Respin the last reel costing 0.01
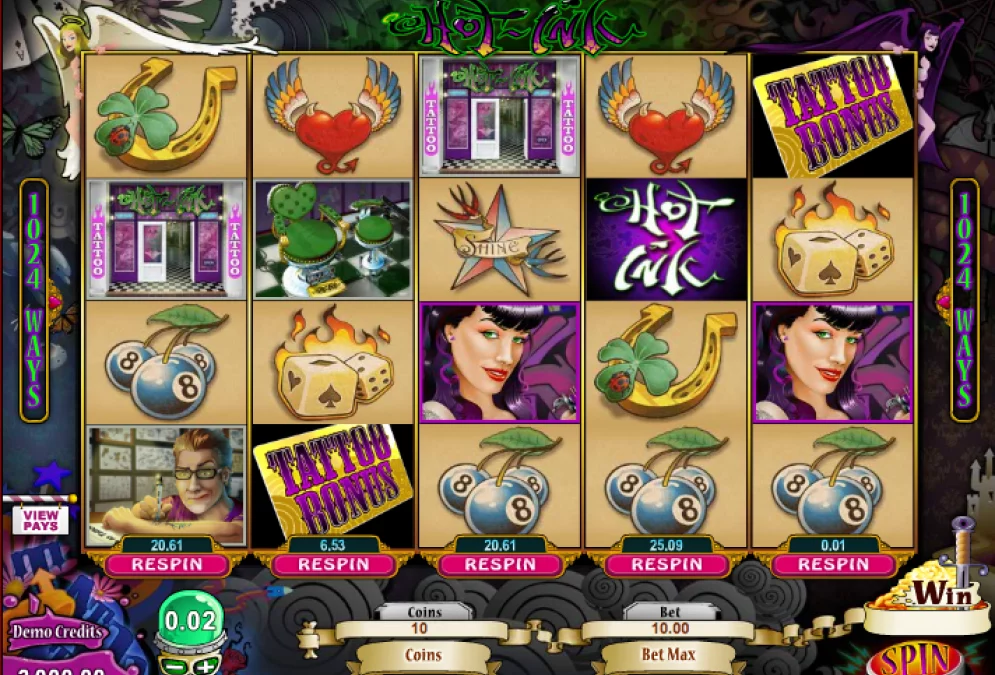The height and width of the screenshot is (675, 995). coord(833,564)
